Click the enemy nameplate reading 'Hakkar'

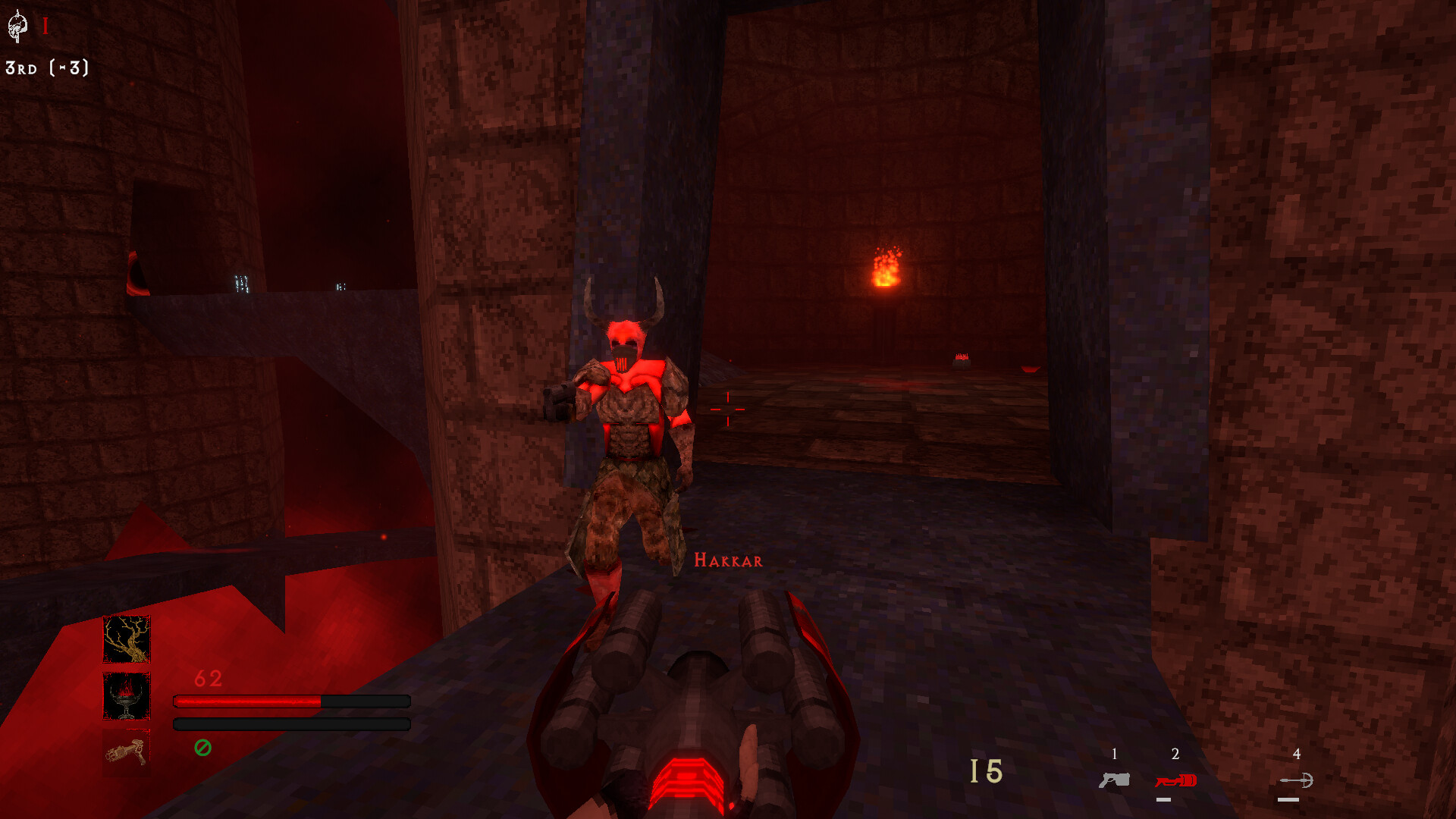click(727, 561)
